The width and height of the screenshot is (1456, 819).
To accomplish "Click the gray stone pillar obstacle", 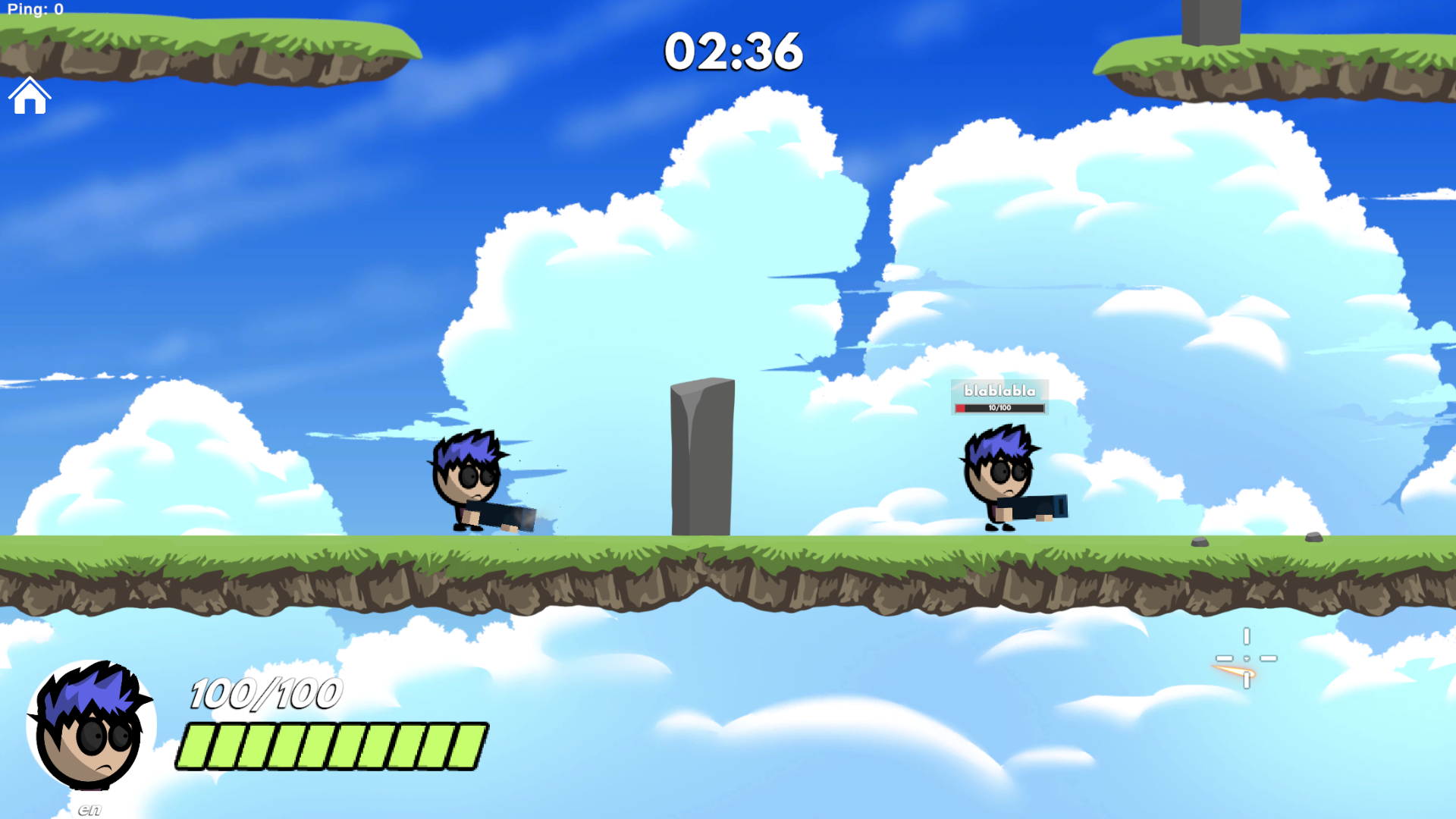I will (x=701, y=455).
